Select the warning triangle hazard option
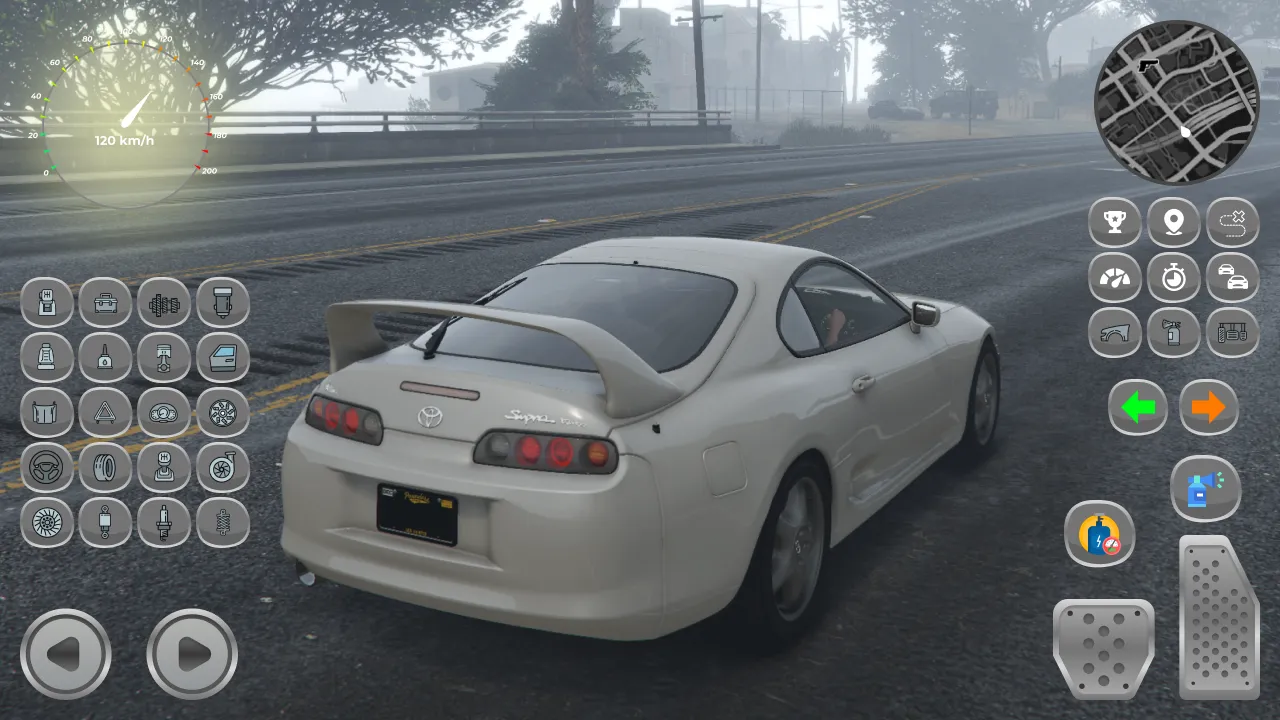Image resolution: width=1280 pixels, height=720 pixels. [x=105, y=414]
